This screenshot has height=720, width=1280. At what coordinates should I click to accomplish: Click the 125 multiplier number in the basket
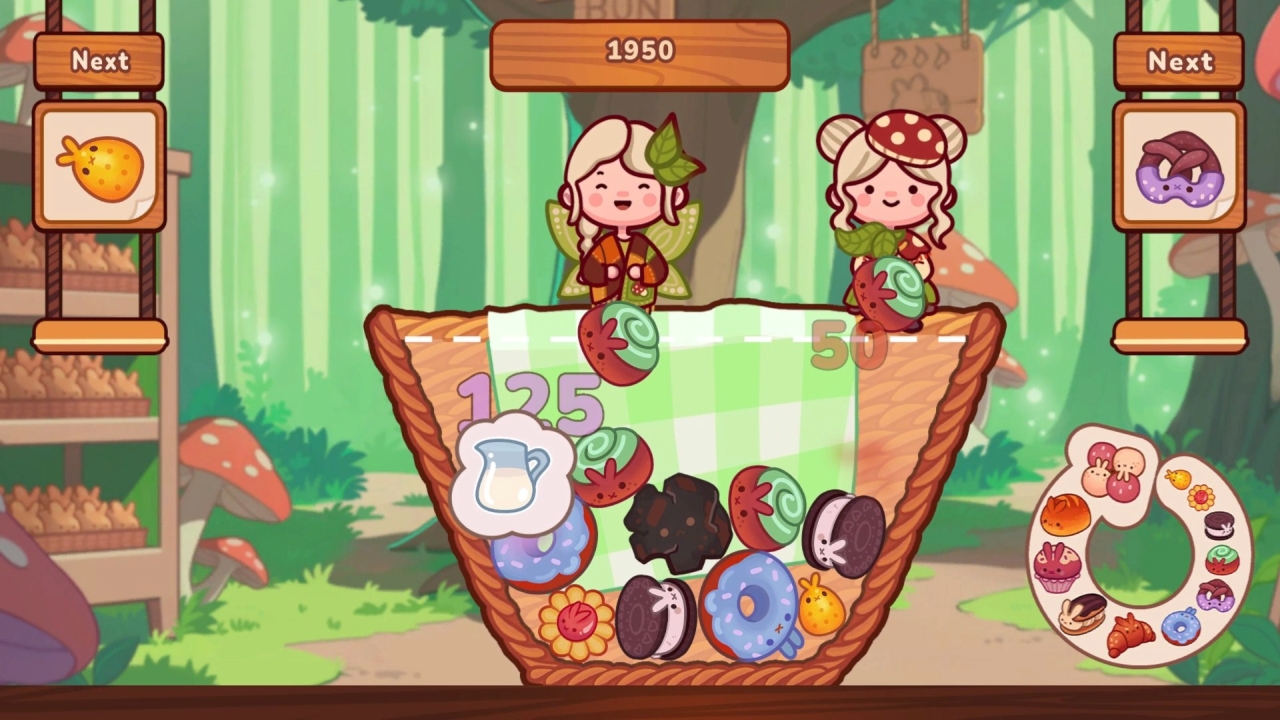530,400
